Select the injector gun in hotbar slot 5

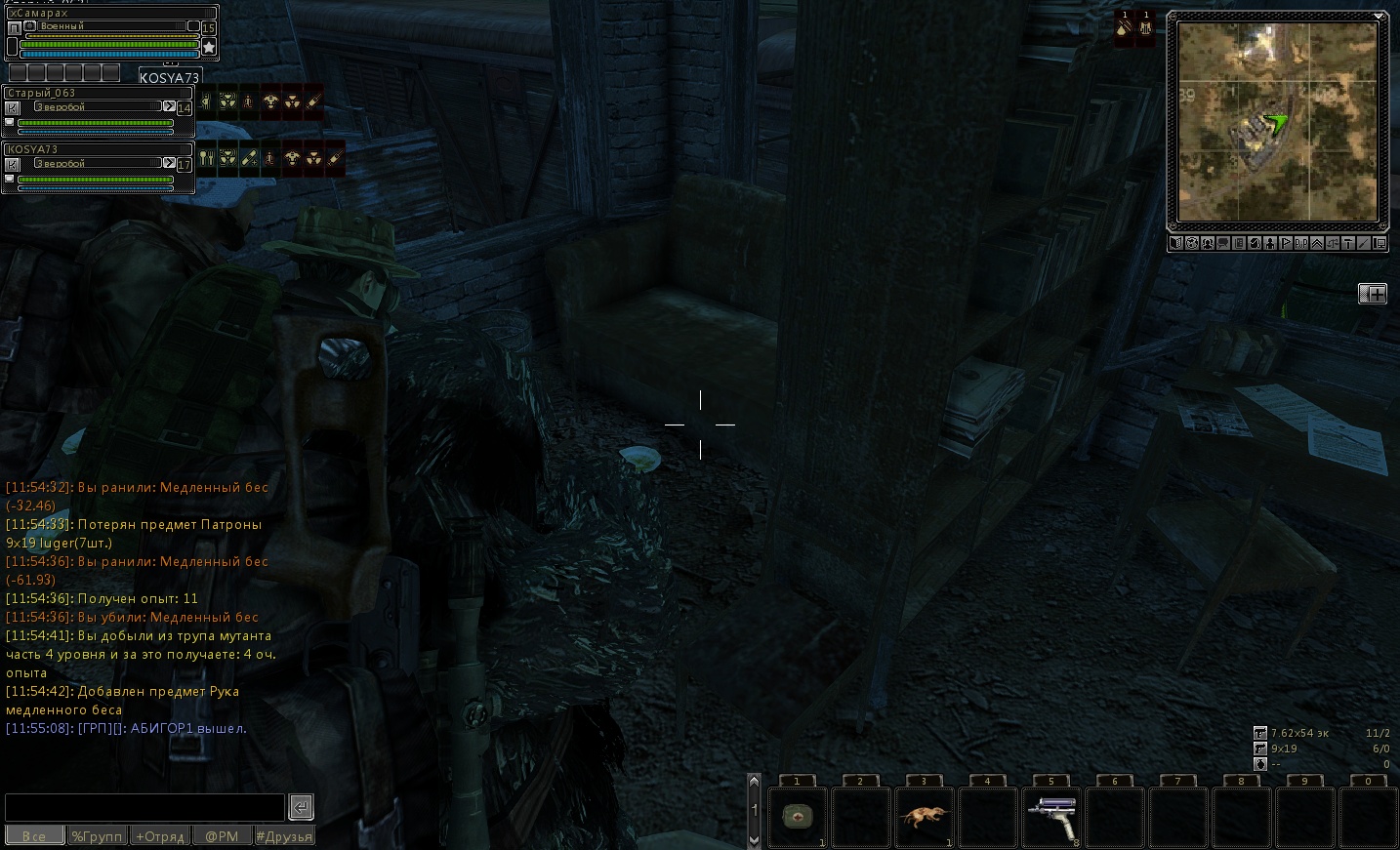pos(1050,816)
